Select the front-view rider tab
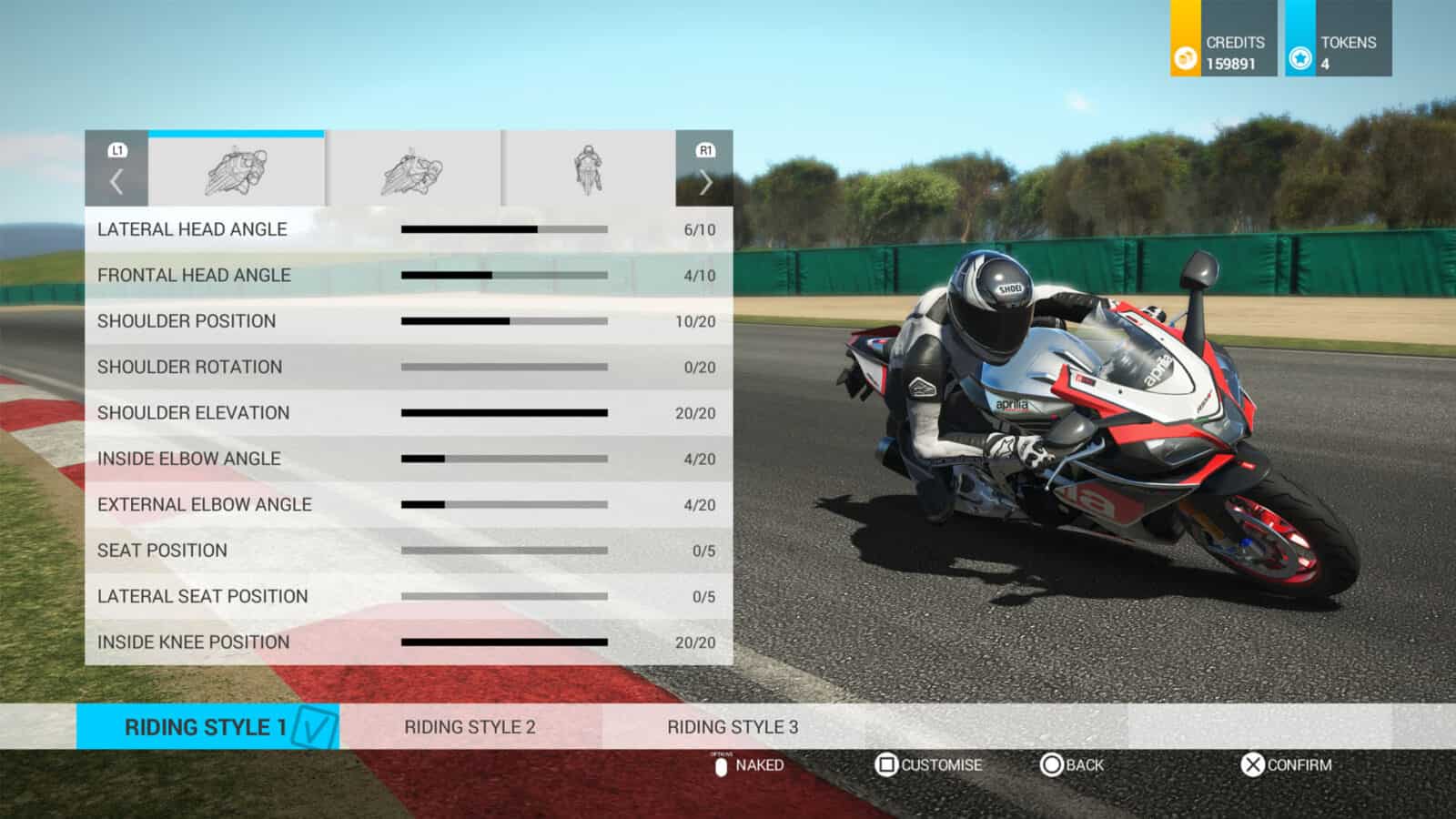Image resolution: width=1456 pixels, height=819 pixels. point(588,170)
